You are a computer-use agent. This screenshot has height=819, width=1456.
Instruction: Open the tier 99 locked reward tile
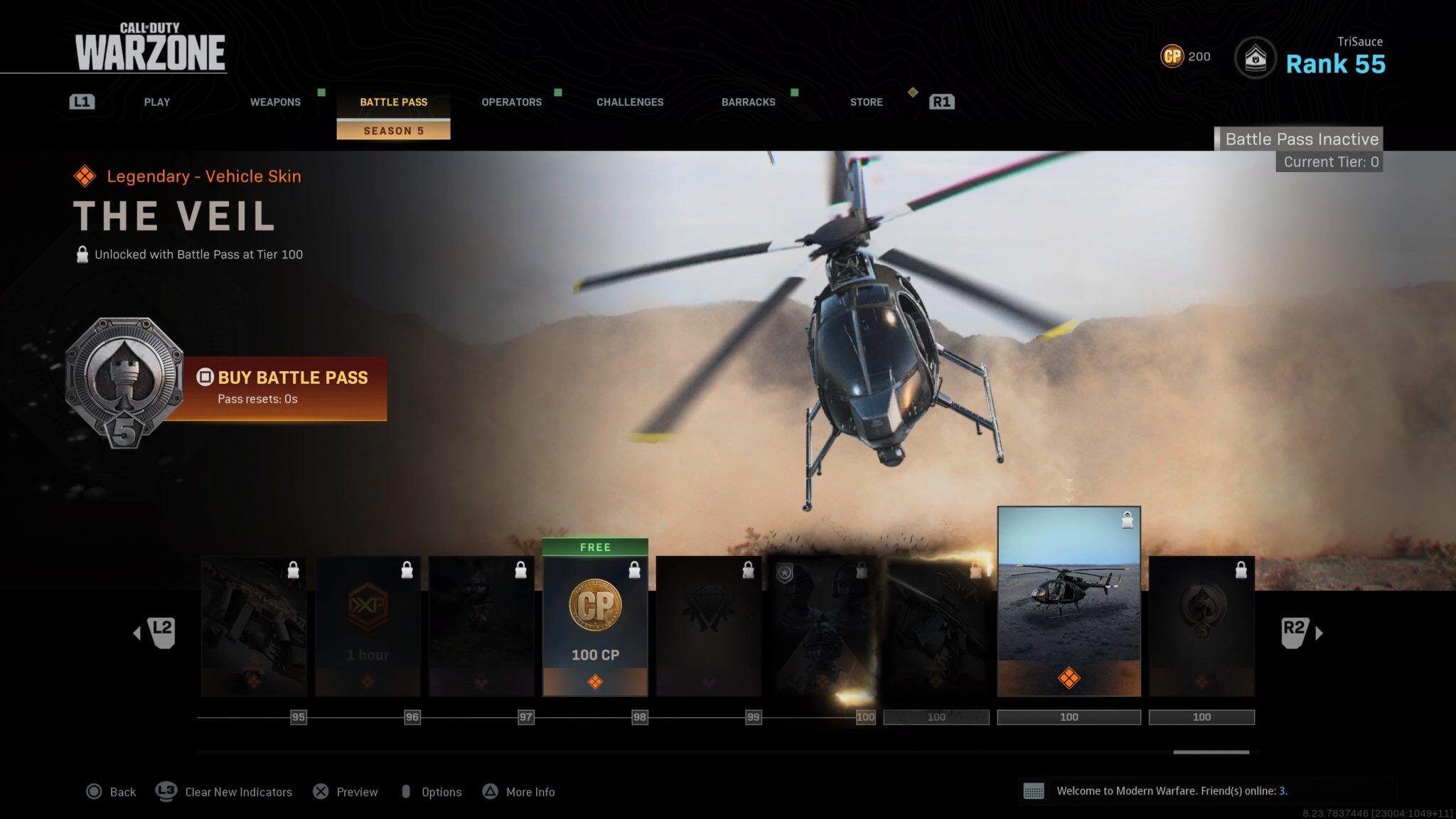(709, 626)
